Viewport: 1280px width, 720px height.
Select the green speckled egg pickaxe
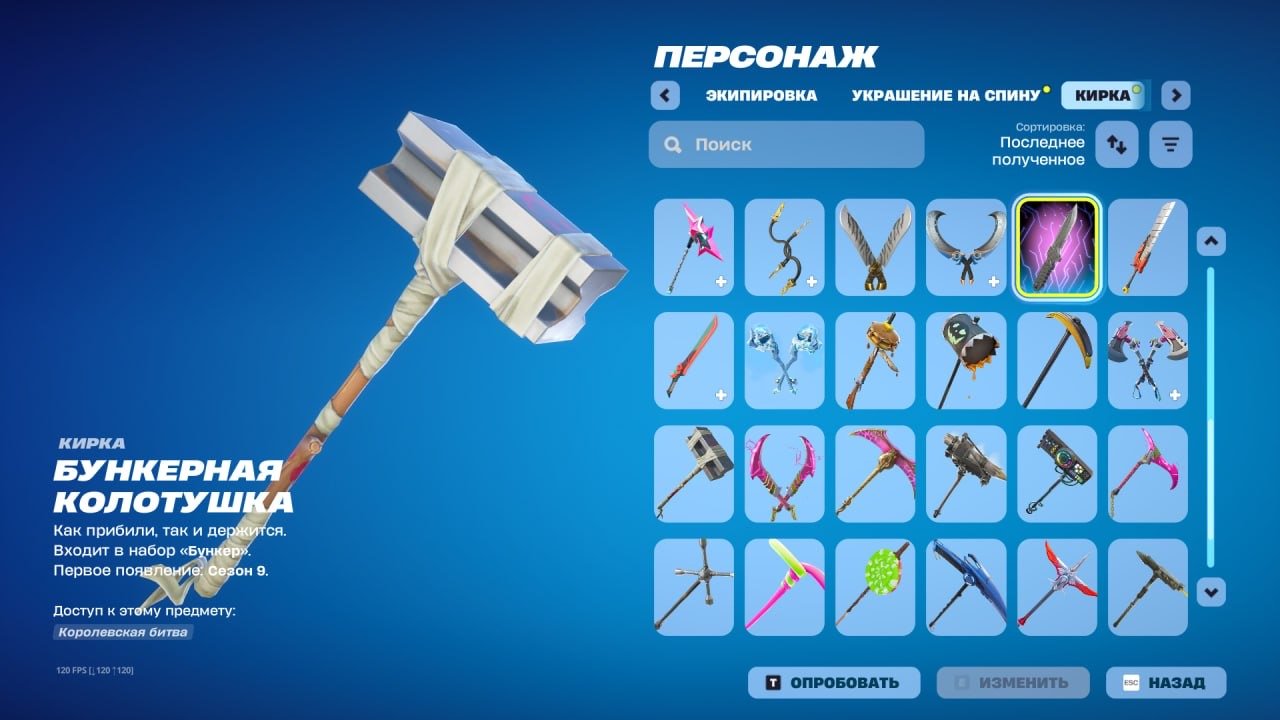pos(875,589)
